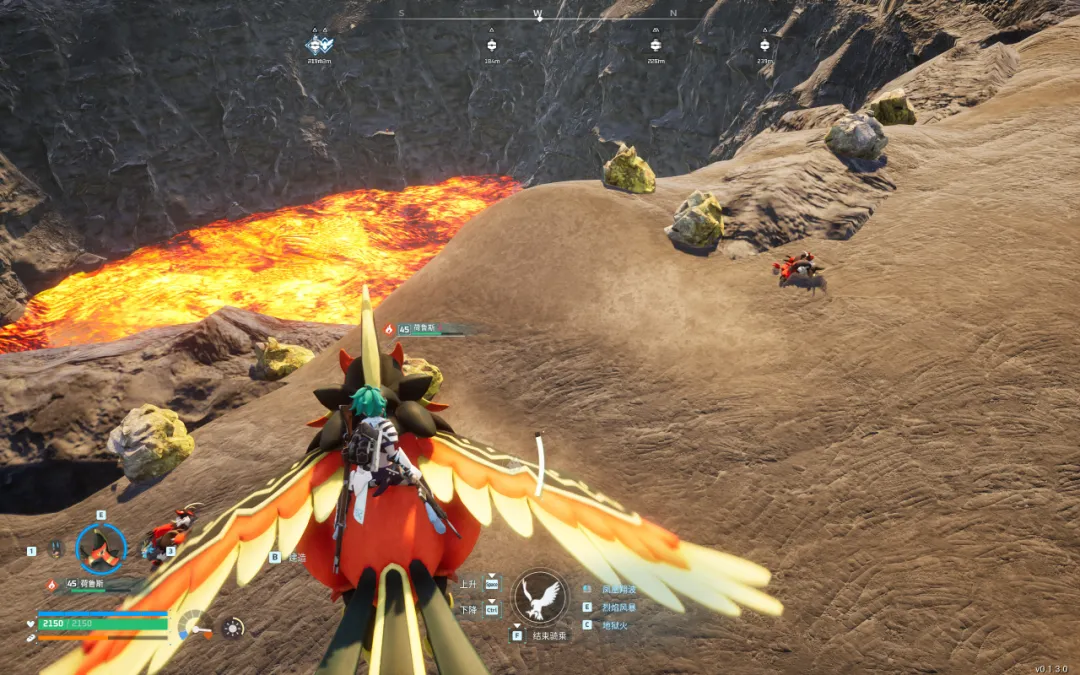Viewport: 1080px width, 675px height.
Task: Click the white eagle mount icon
Action: pos(540,596)
